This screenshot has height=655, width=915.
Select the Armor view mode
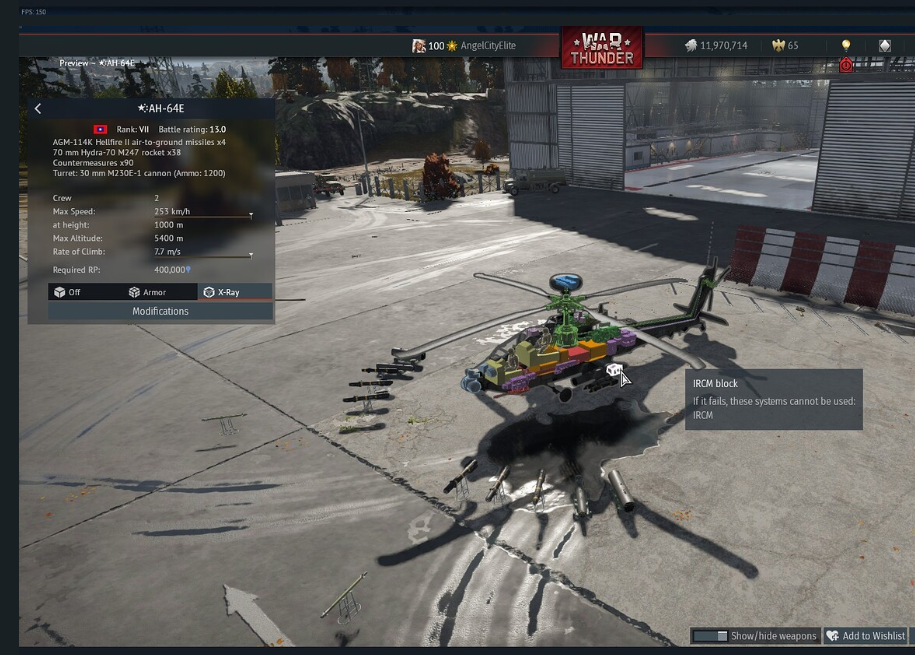(x=148, y=292)
